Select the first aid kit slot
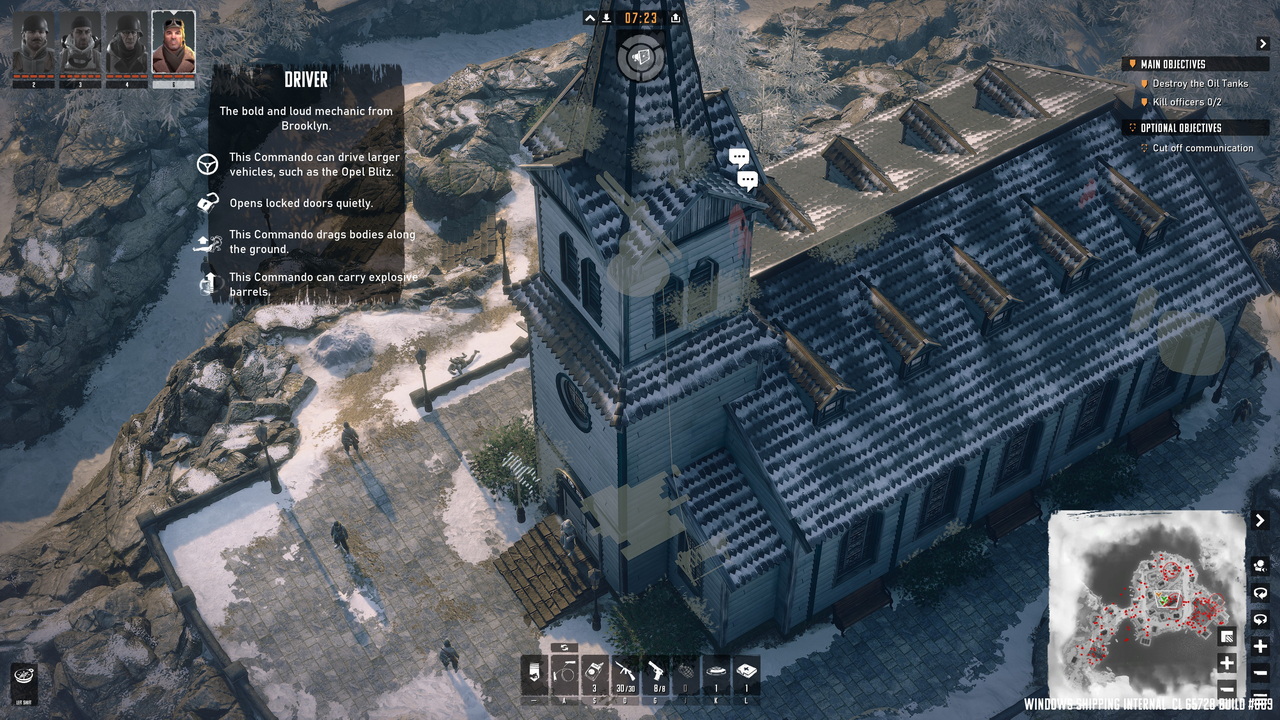 pyautogui.click(x=746, y=675)
